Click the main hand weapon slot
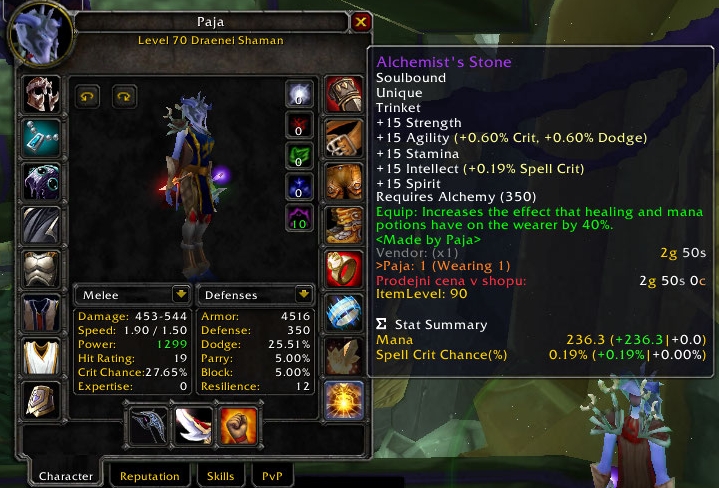 (149, 424)
